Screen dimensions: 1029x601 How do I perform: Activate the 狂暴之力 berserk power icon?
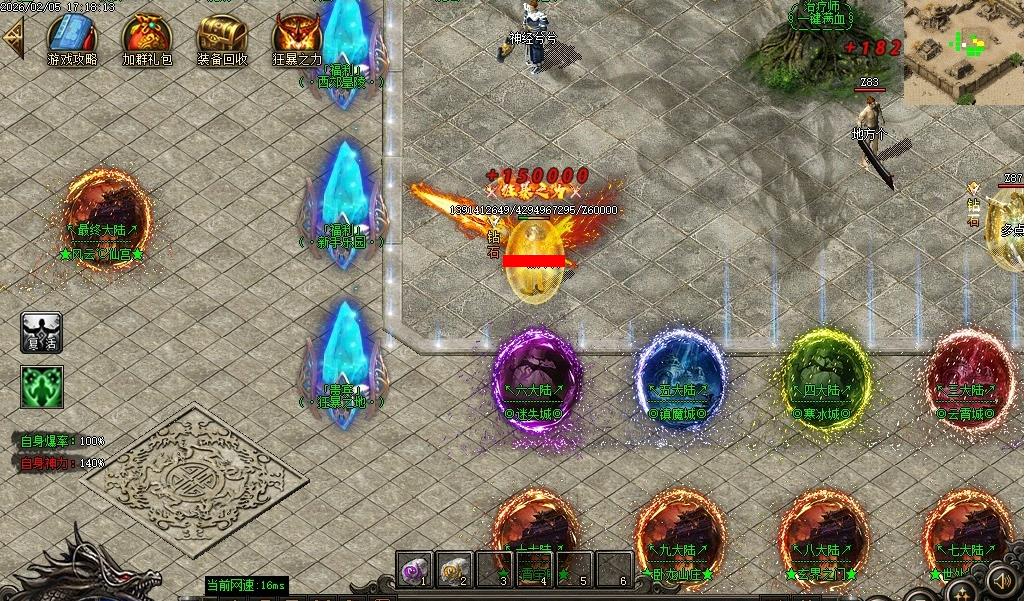tap(297, 36)
